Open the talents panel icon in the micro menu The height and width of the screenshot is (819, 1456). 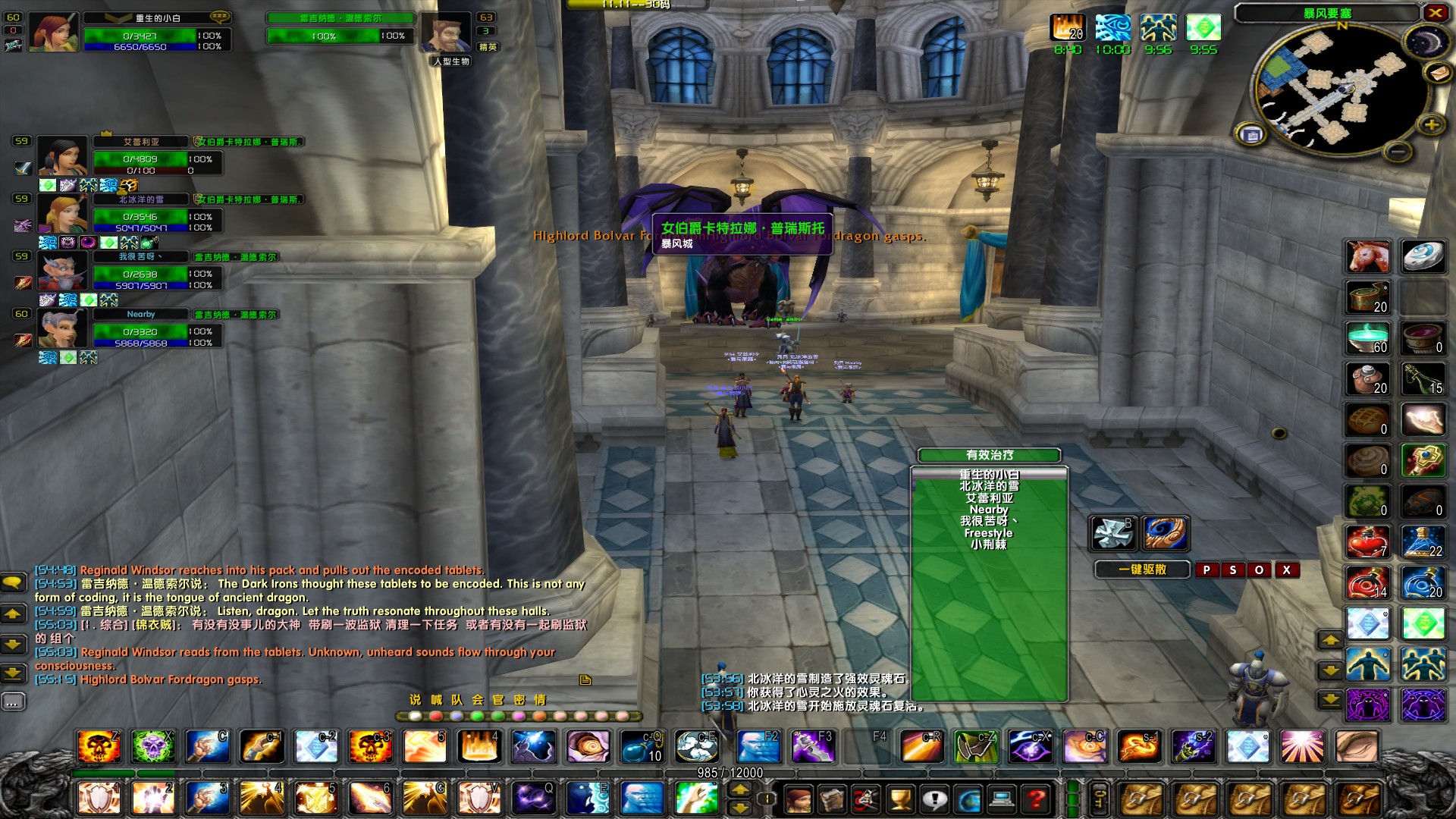pos(864,799)
